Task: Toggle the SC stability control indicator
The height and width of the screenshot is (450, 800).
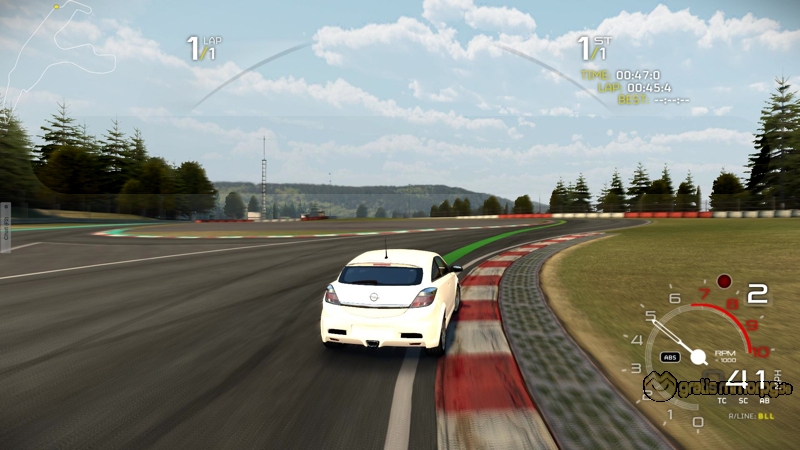Action: [742, 400]
